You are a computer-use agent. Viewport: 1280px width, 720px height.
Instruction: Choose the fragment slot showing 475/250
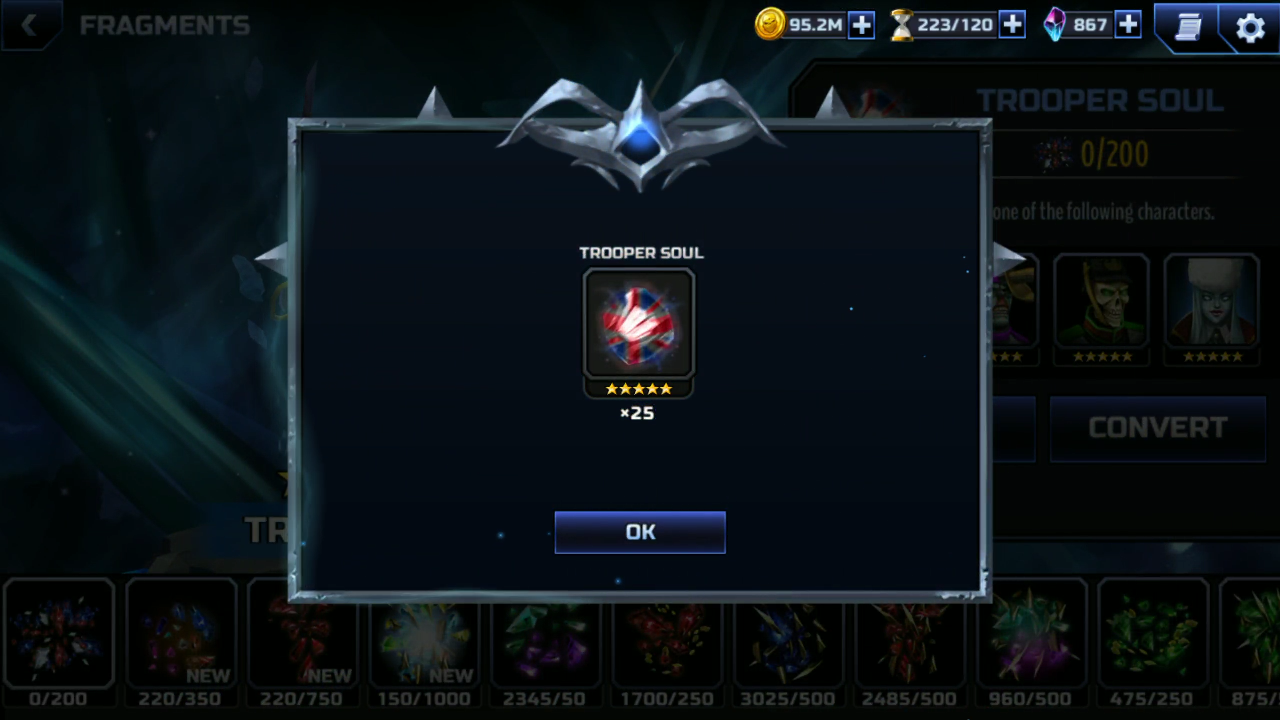tap(1152, 634)
